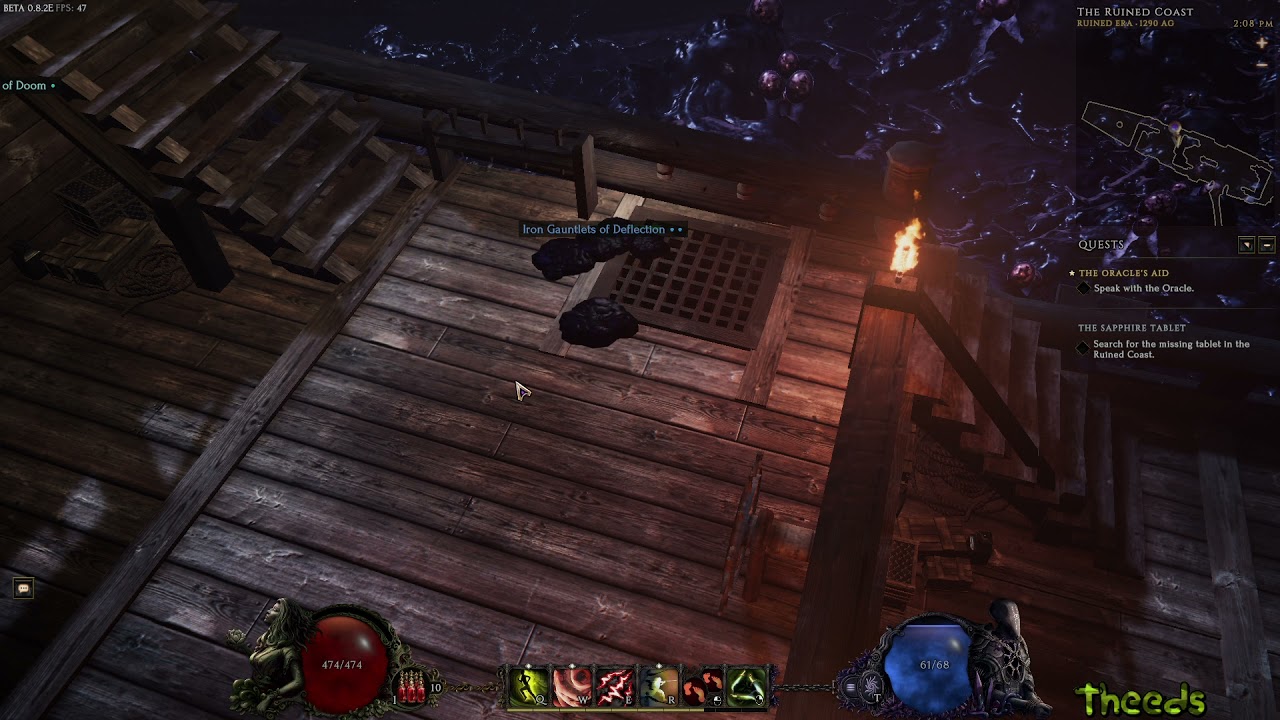Click the 'of Doom' item label
Image resolution: width=1280 pixels, height=720 pixels.
pyautogui.click(x=25, y=86)
